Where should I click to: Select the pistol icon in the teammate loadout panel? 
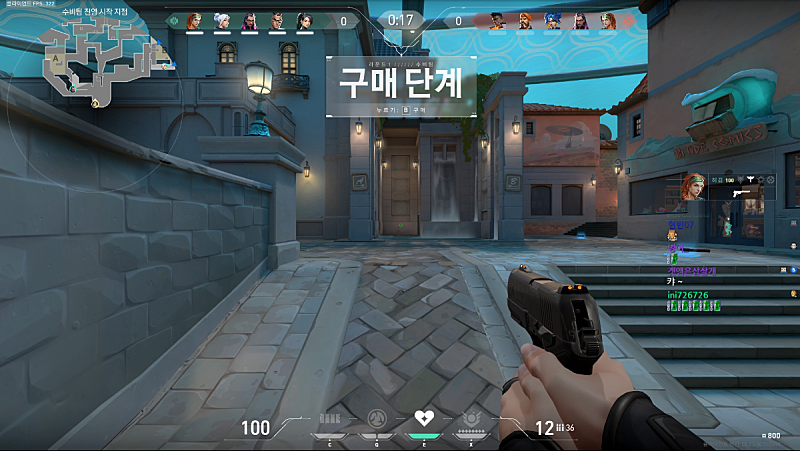pyautogui.click(x=743, y=191)
